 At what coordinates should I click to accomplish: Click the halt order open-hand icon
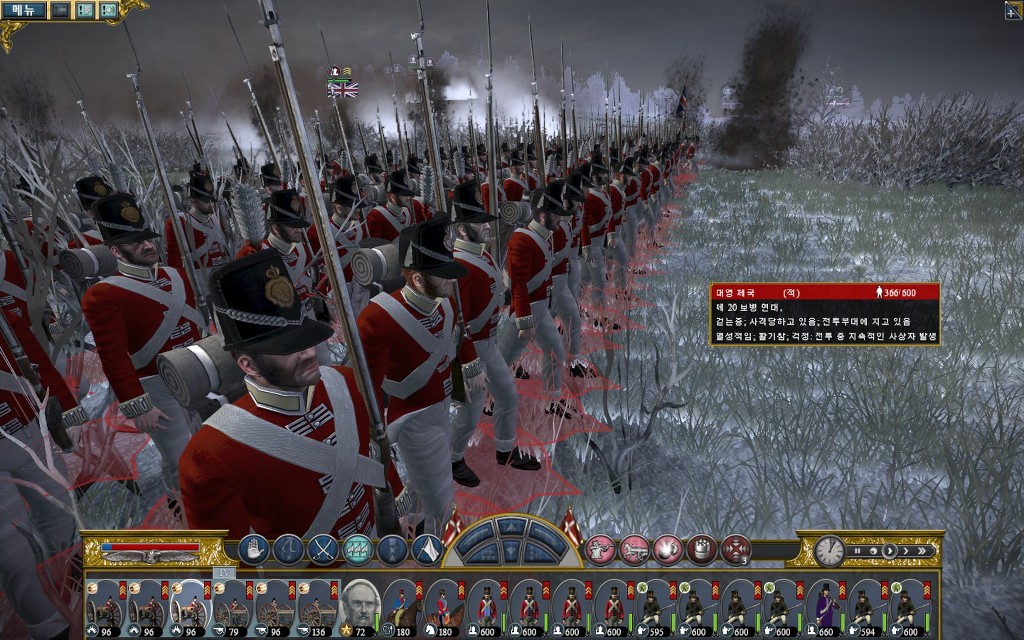[253, 549]
